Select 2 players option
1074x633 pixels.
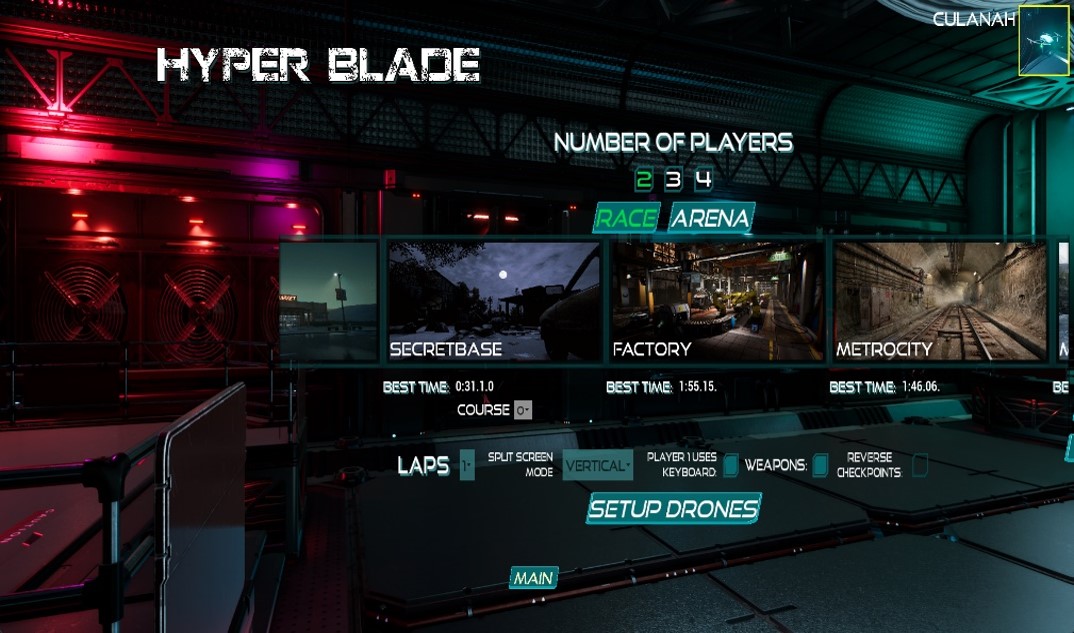(643, 180)
